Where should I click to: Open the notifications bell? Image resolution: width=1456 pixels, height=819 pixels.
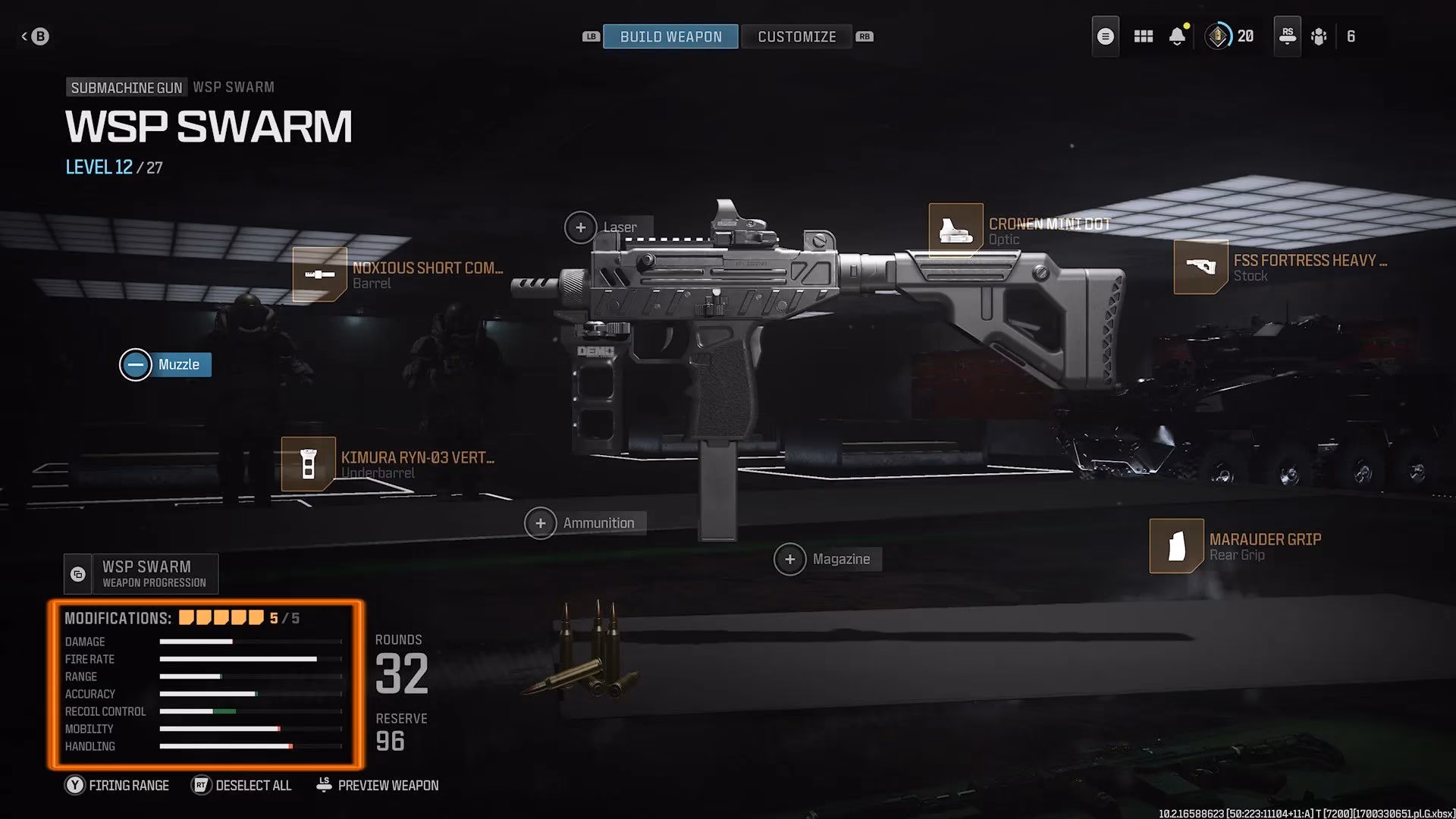click(x=1177, y=36)
